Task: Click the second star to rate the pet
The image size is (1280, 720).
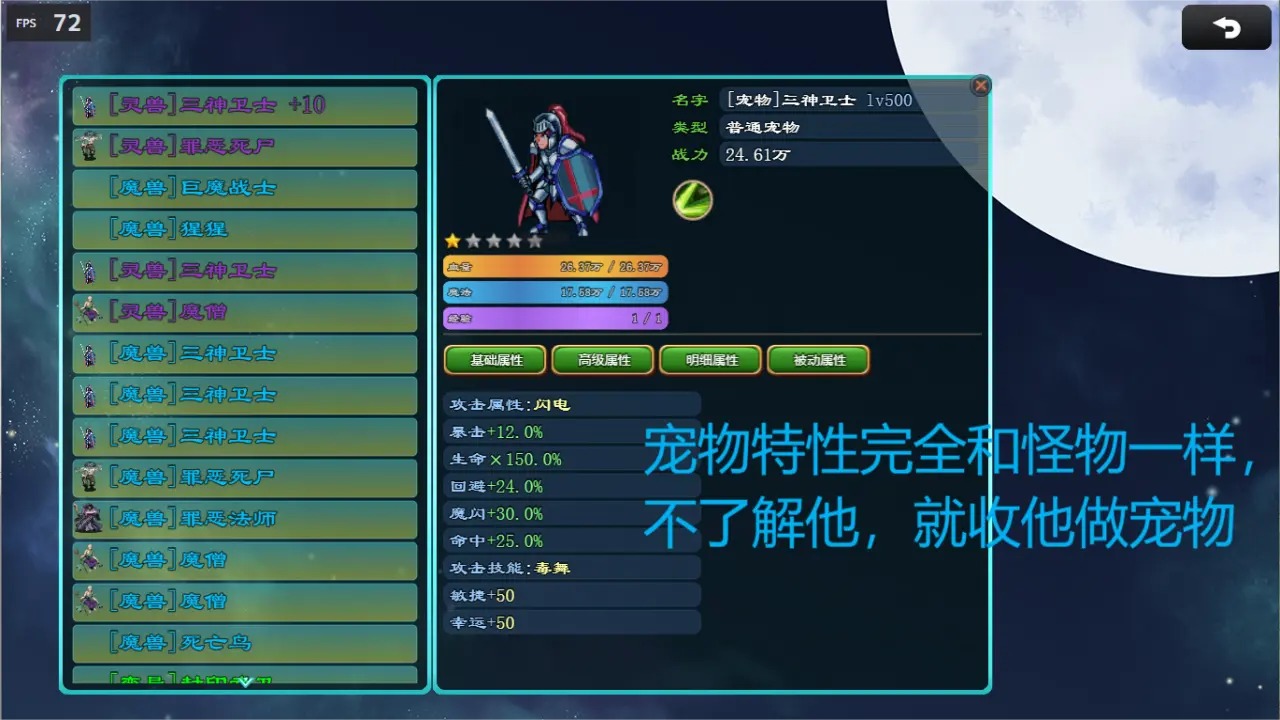Action: [474, 240]
